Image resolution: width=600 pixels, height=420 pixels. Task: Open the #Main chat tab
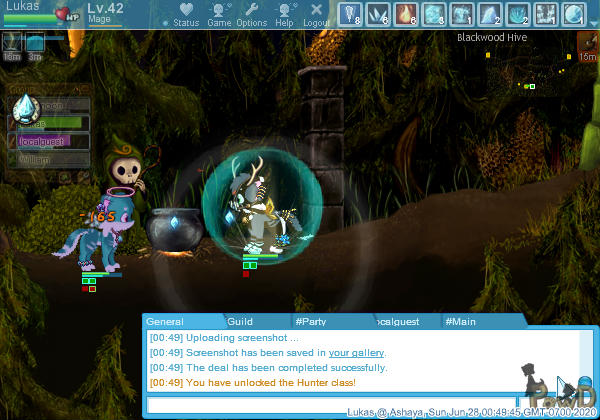pyautogui.click(x=461, y=321)
